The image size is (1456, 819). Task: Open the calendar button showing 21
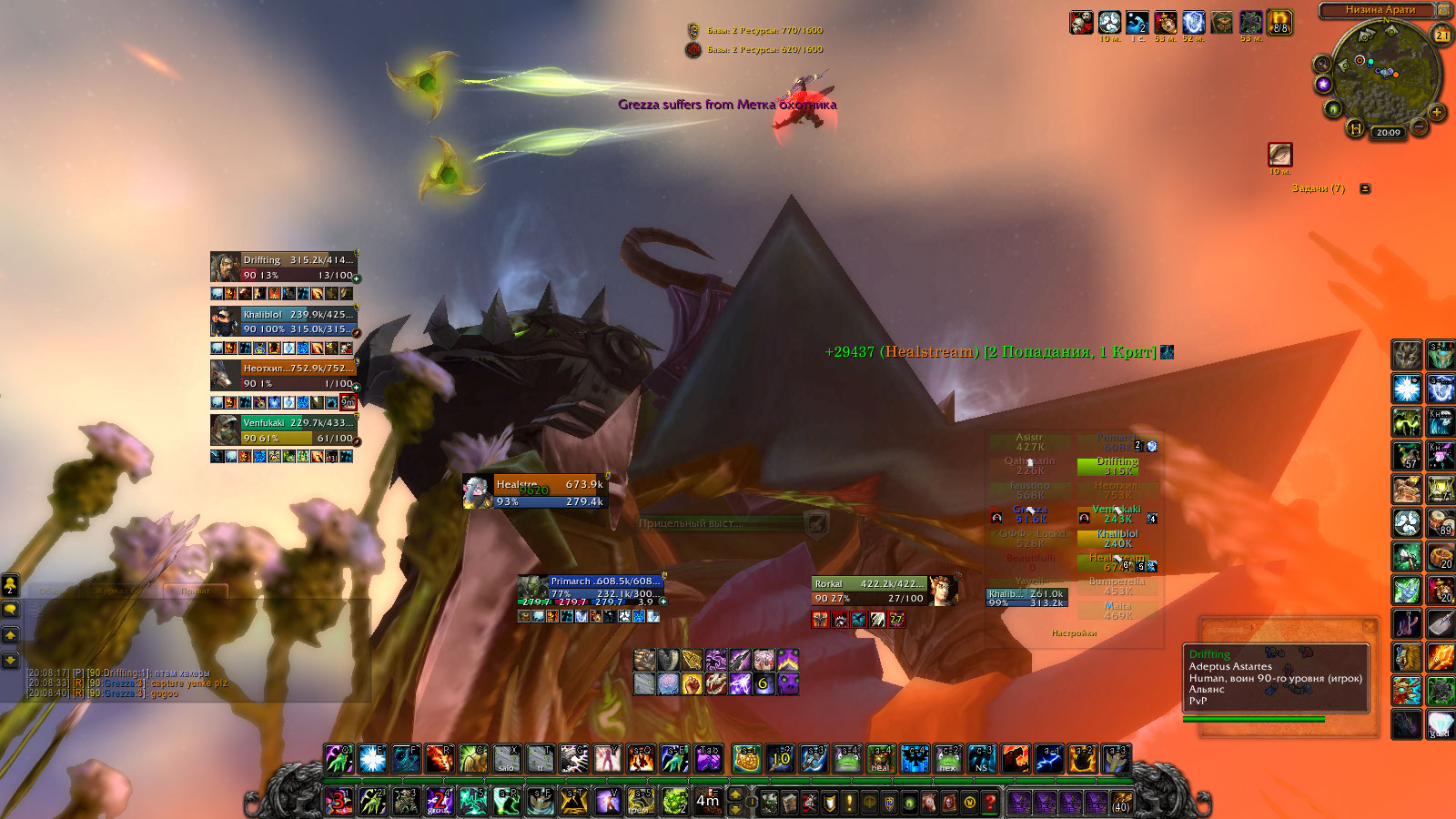[x=1442, y=35]
